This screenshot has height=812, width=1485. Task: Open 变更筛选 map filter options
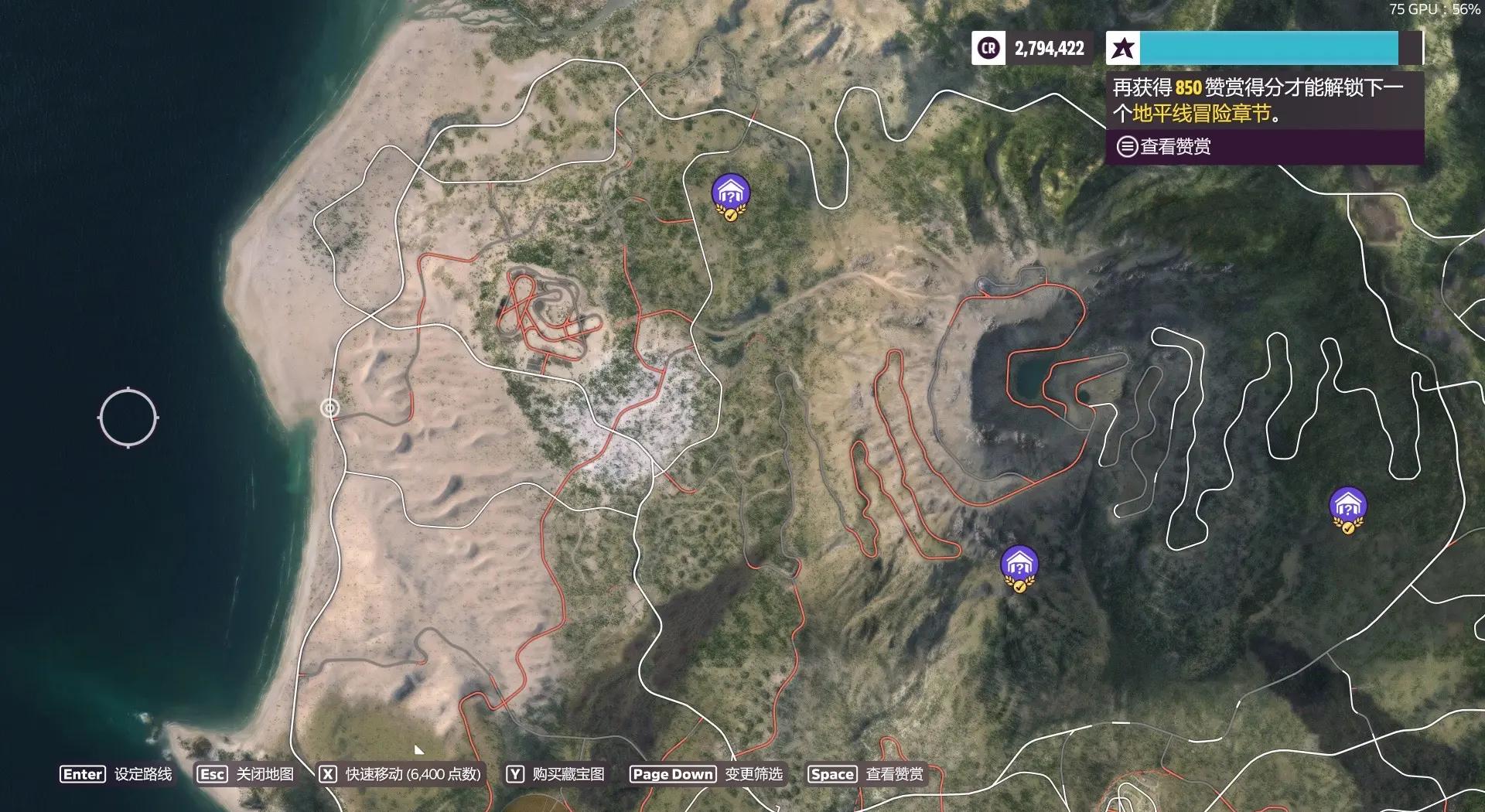707,774
